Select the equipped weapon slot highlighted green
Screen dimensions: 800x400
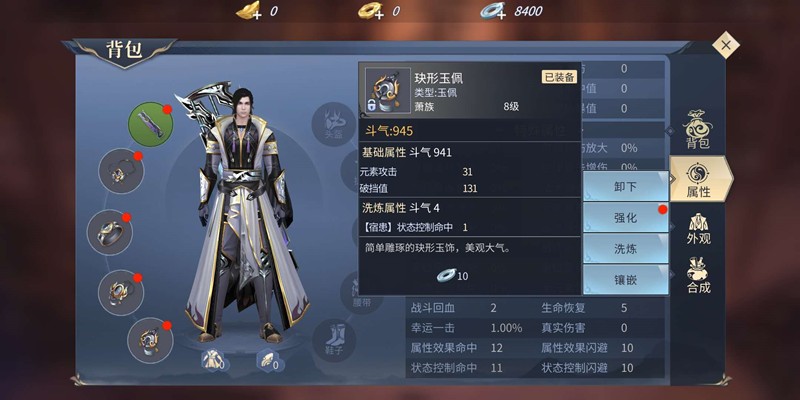pos(150,124)
